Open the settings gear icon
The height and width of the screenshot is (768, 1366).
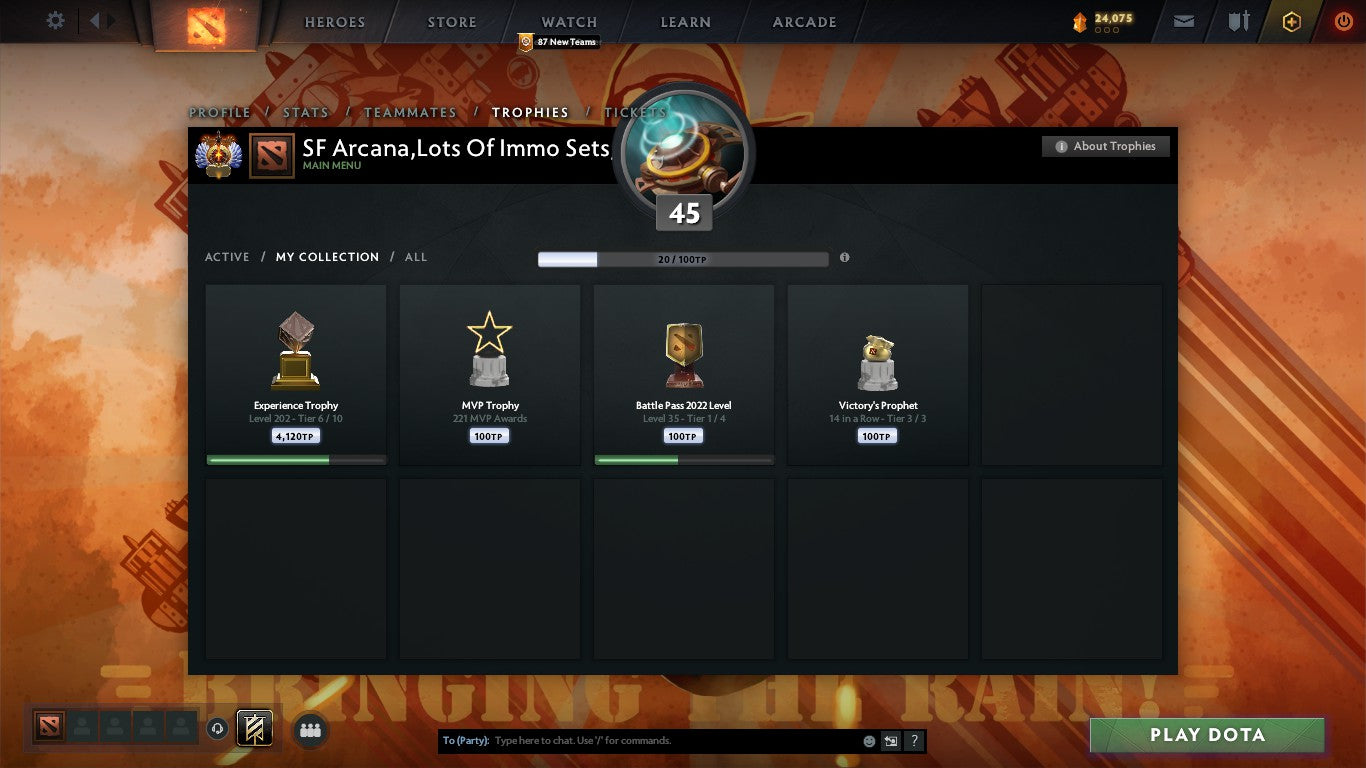55,20
